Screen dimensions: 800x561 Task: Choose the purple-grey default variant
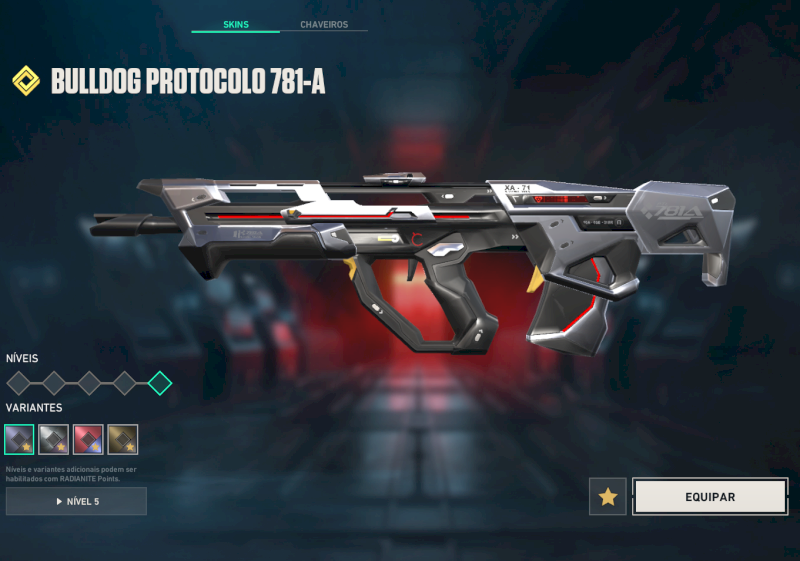point(19,439)
